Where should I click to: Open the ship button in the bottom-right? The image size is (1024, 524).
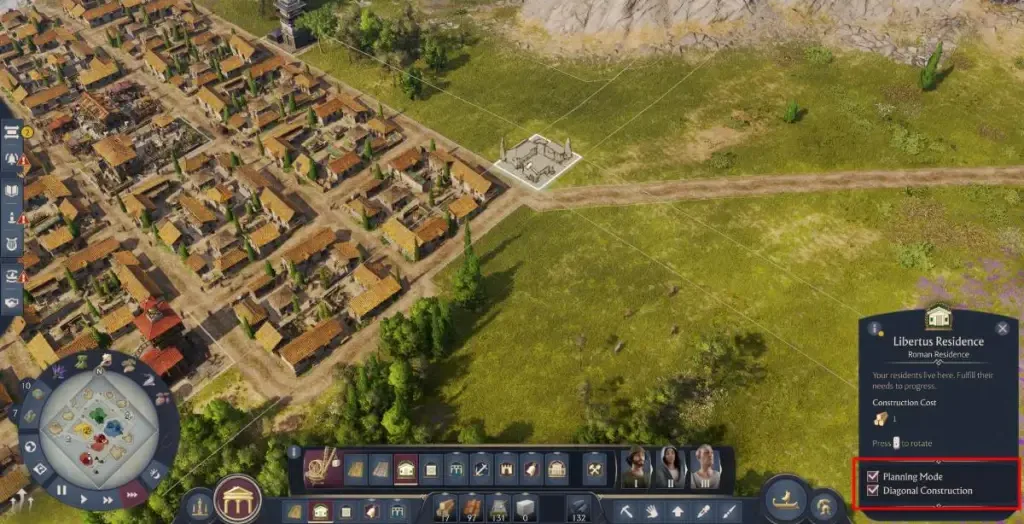(785, 497)
